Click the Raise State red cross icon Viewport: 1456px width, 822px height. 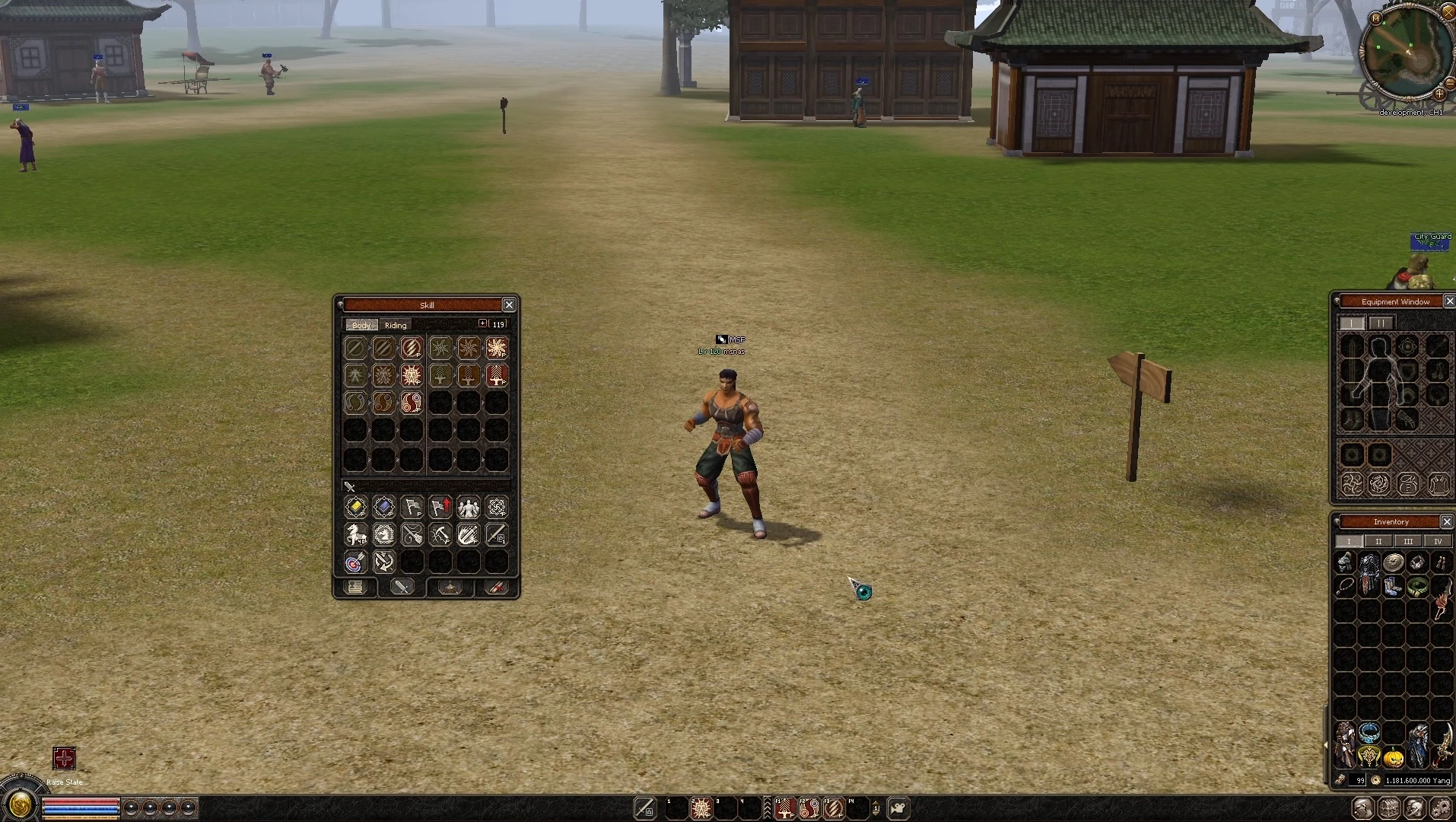click(64, 758)
